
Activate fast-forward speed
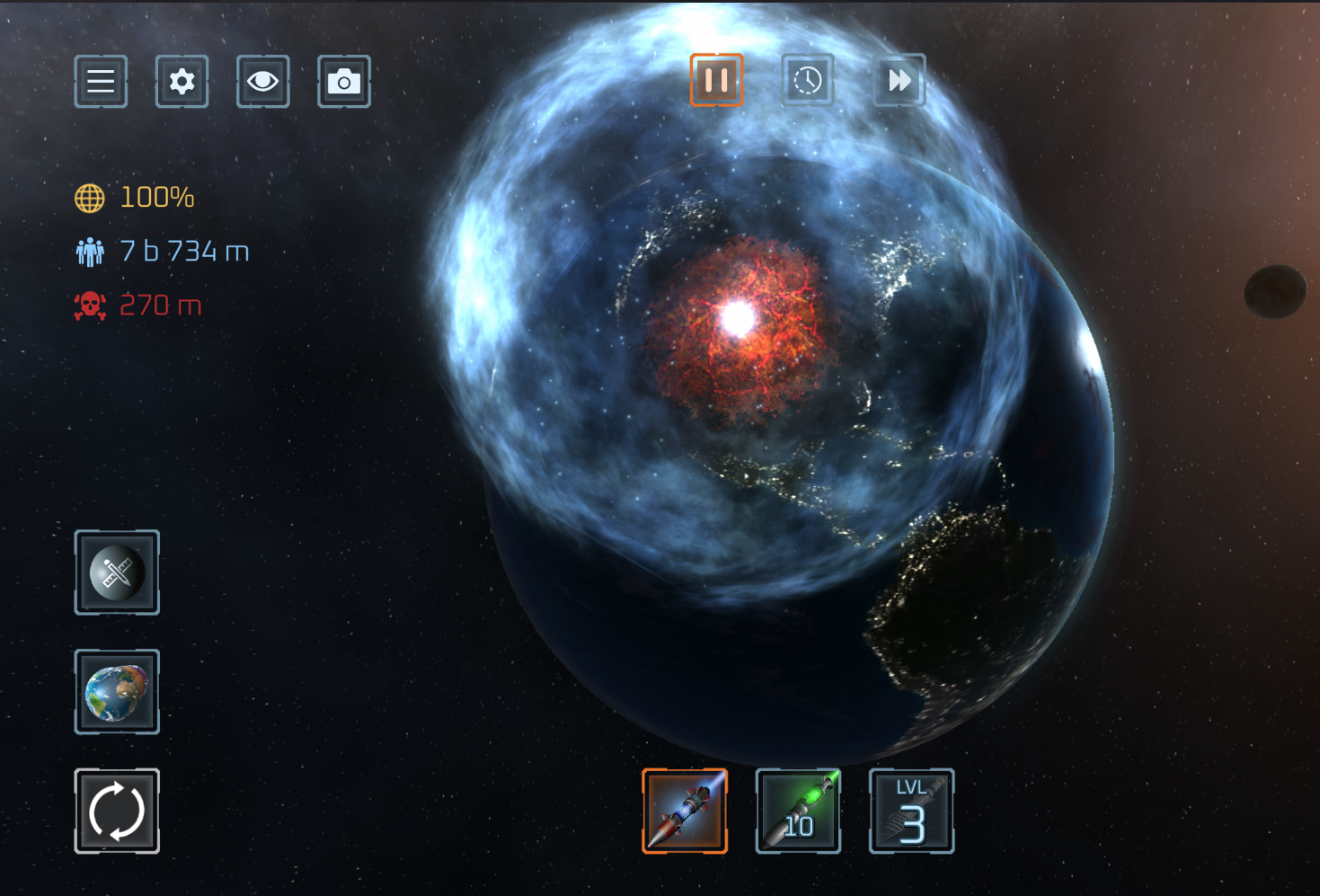coord(899,80)
